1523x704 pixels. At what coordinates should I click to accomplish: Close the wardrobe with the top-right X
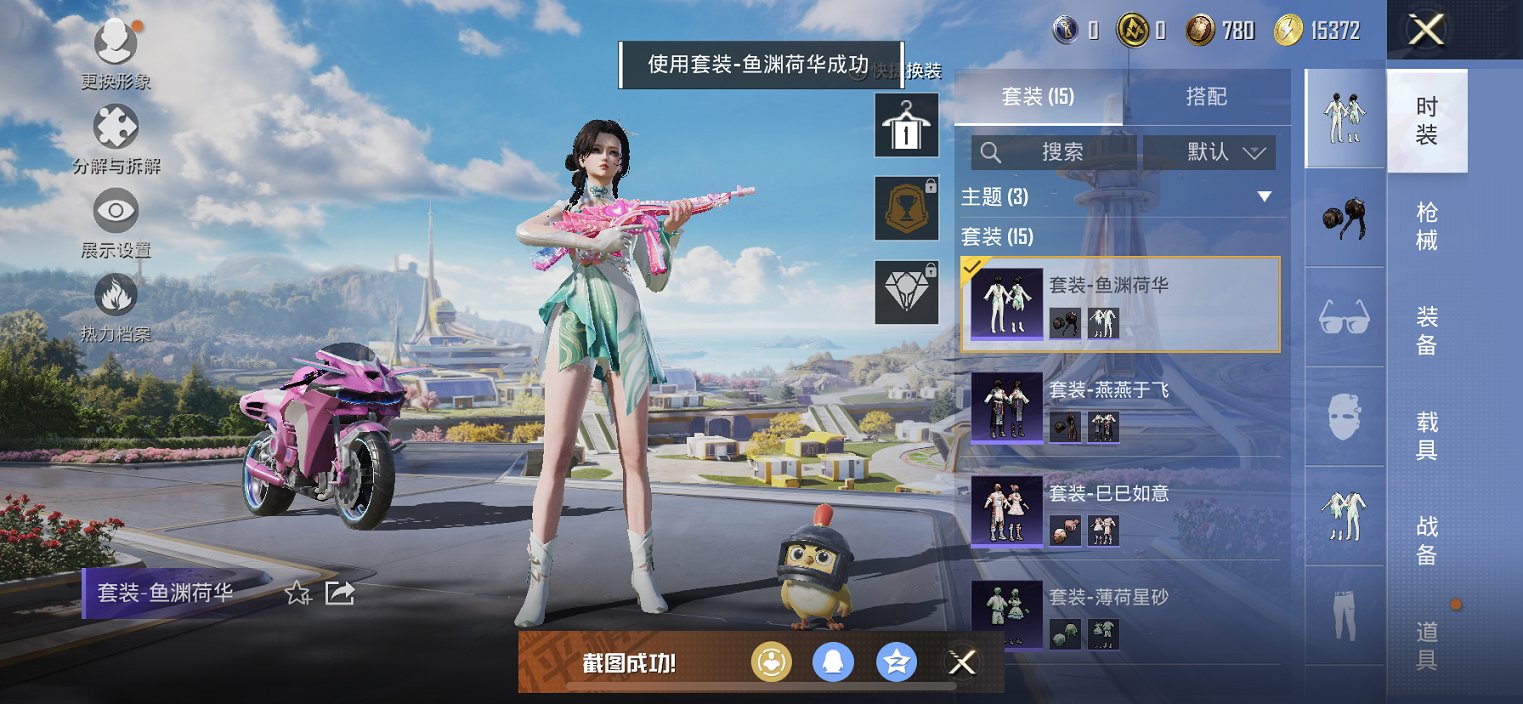point(1426,30)
